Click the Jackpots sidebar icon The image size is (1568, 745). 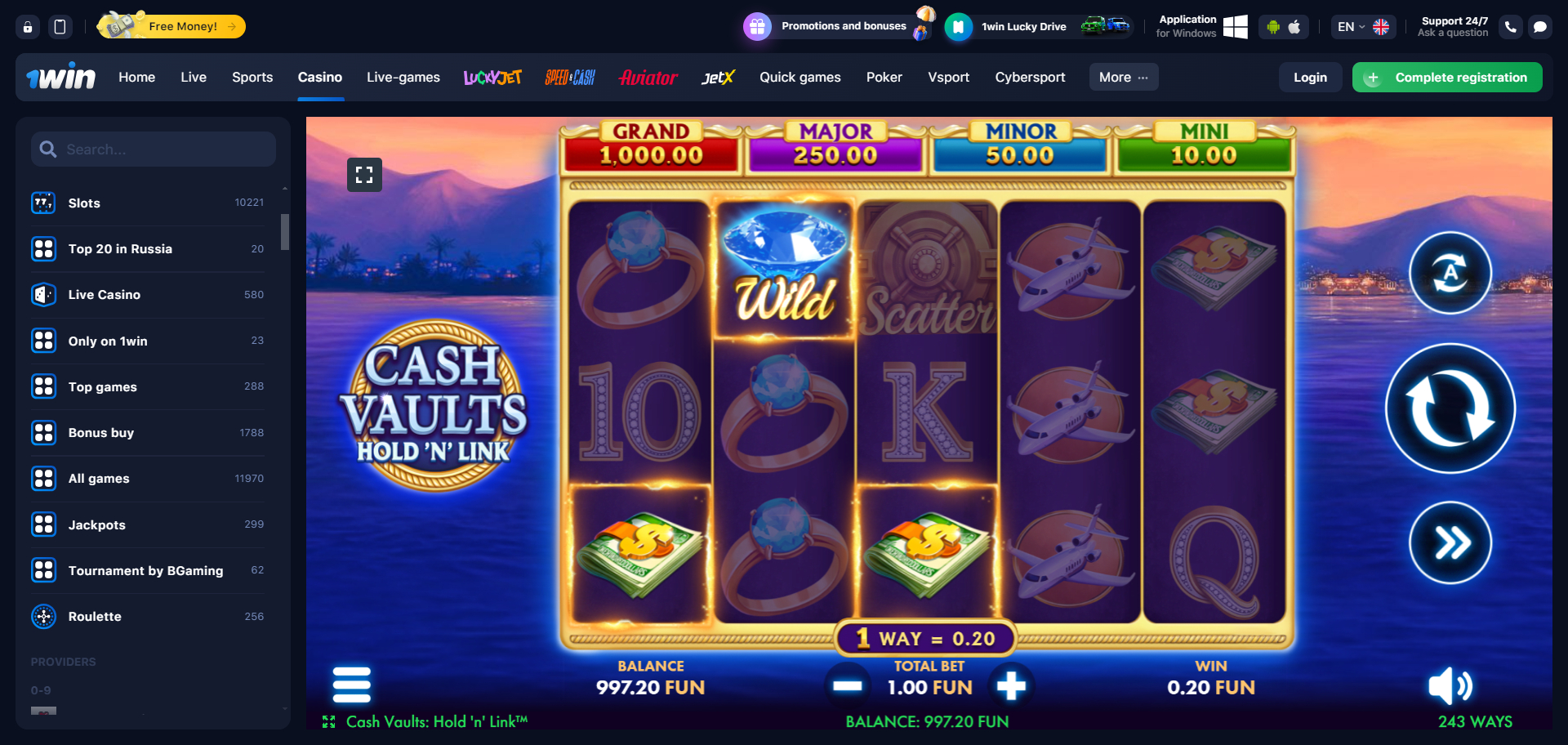click(x=43, y=524)
